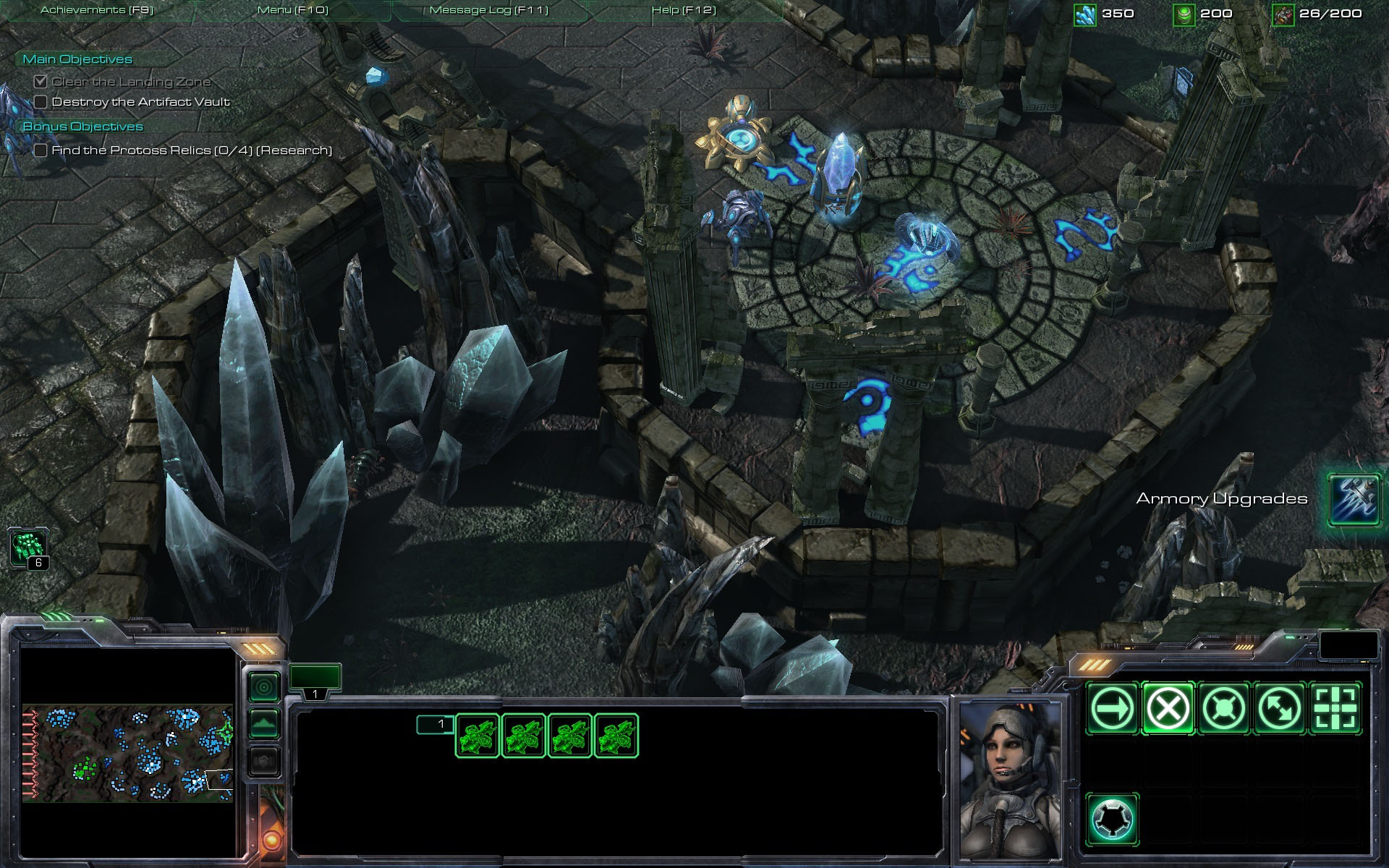The width and height of the screenshot is (1389, 868).
Task: Select control group 1 tab
Action: pyautogui.click(x=315, y=680)
